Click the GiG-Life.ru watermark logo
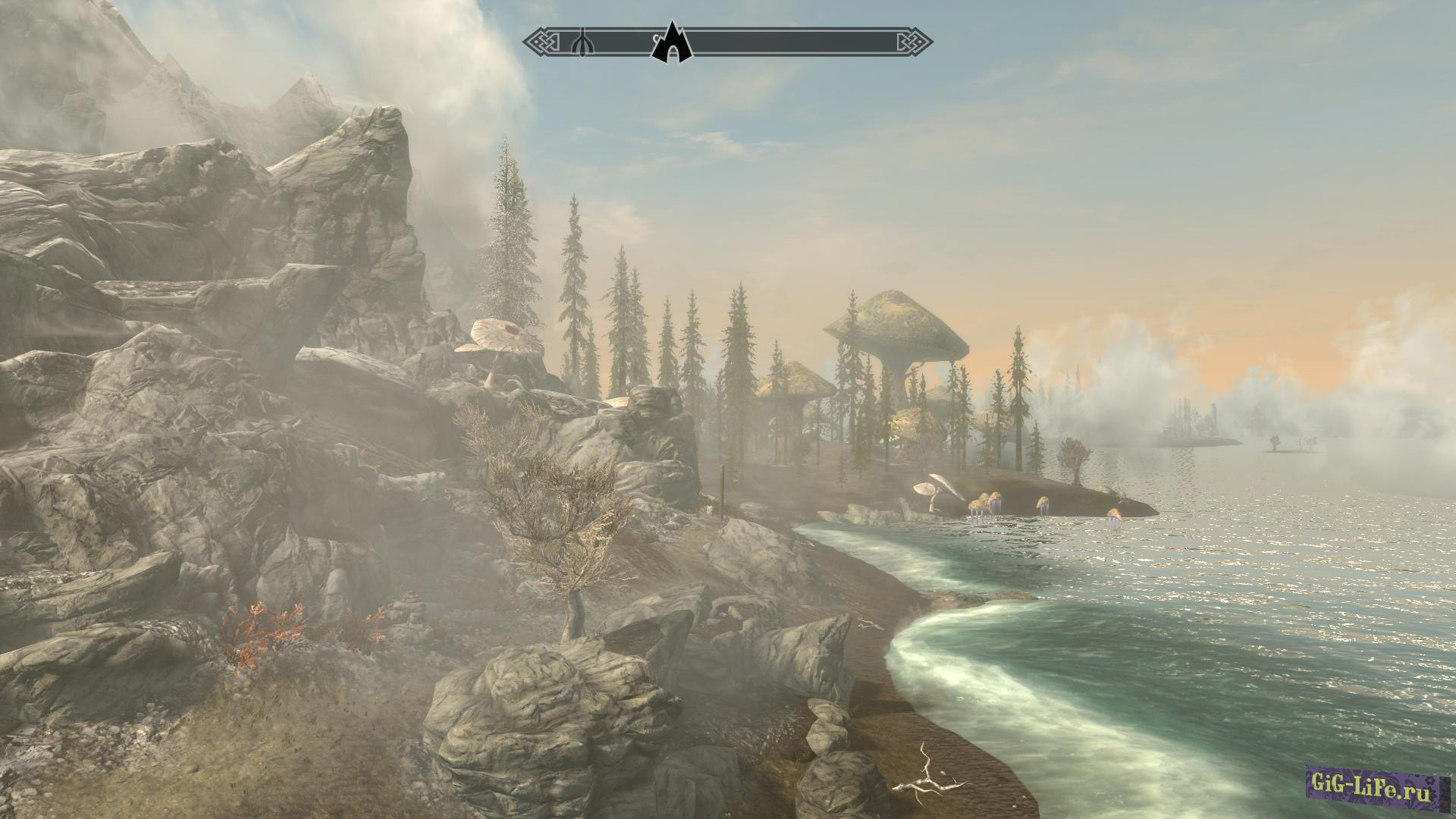1456x819 pixels. click(x=1372, y=792)
